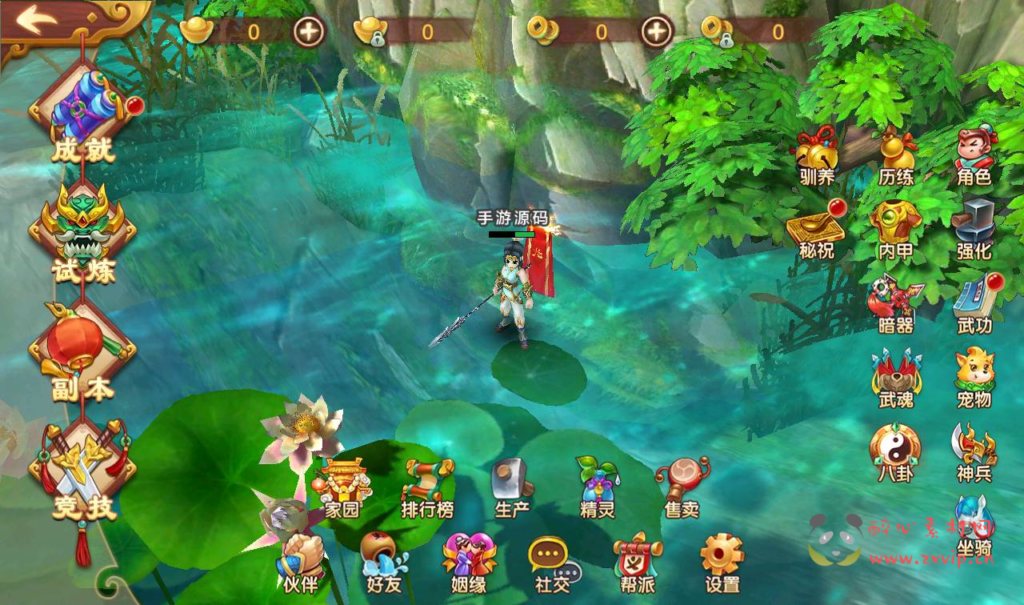The image size is (1024, 605).
Task: Open the 宠物 pet panel
Action: (973, 375)
